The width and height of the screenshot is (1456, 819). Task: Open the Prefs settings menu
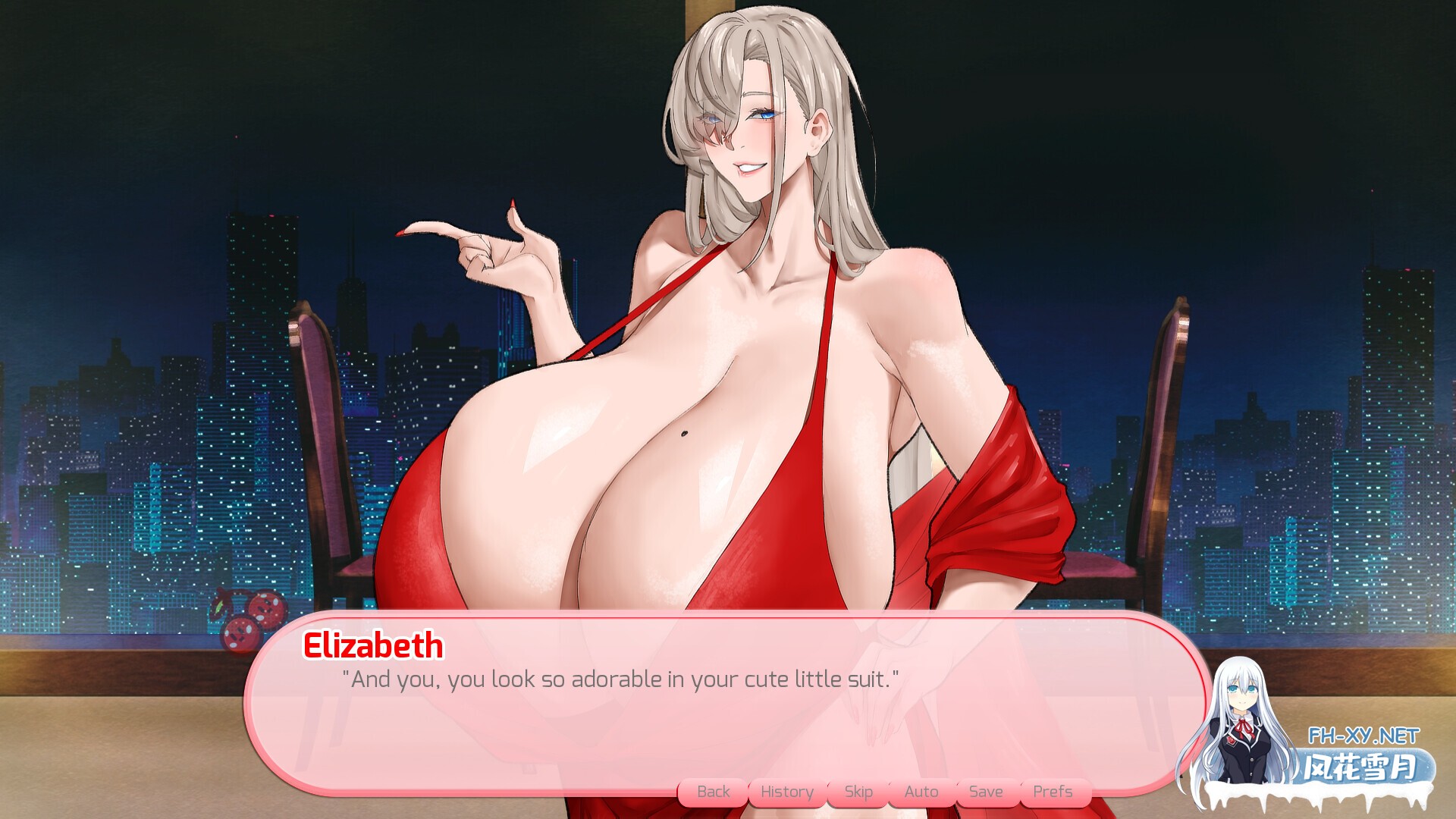pos(1053,791)
